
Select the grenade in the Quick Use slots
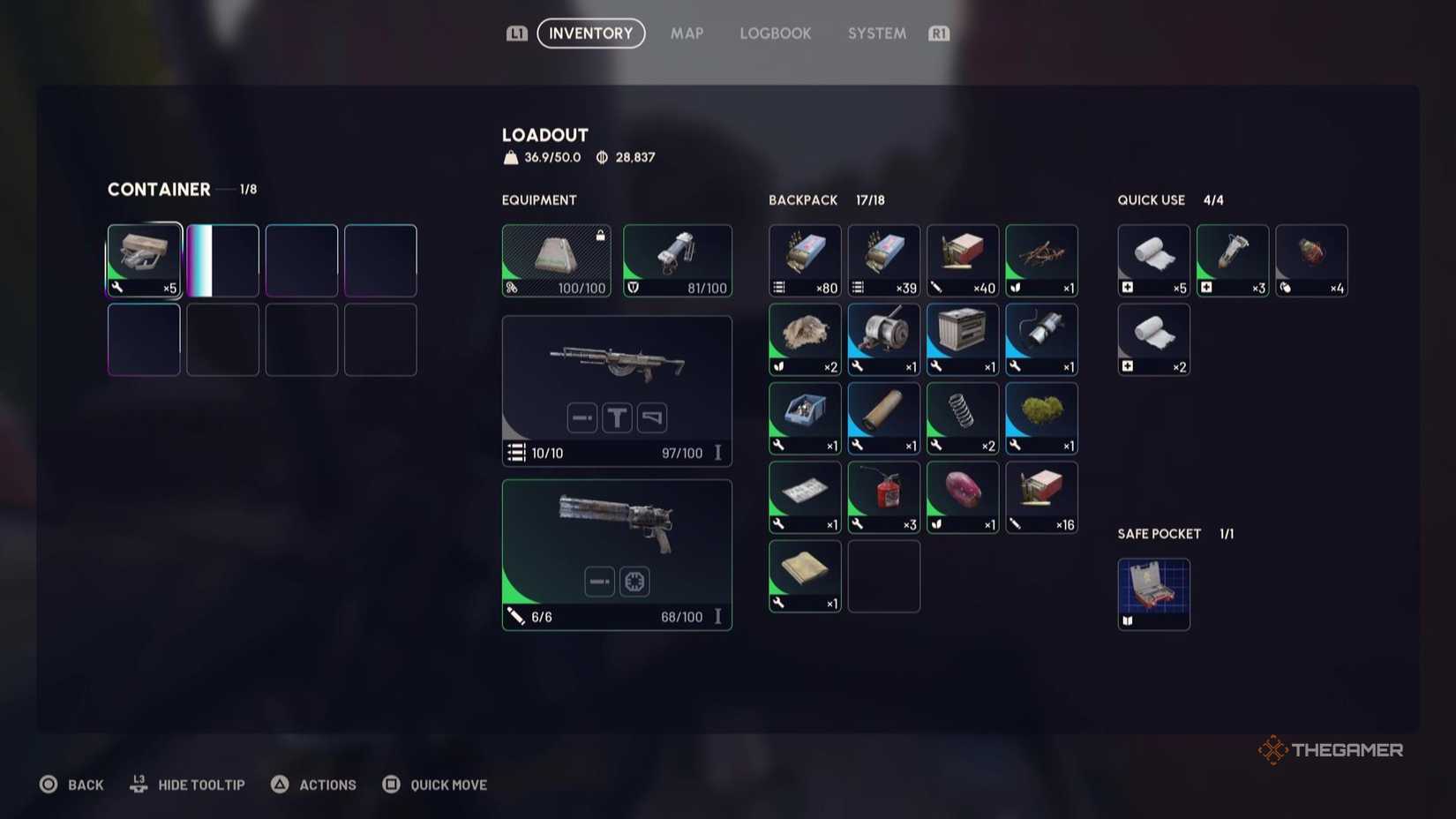pos(1311,259)
